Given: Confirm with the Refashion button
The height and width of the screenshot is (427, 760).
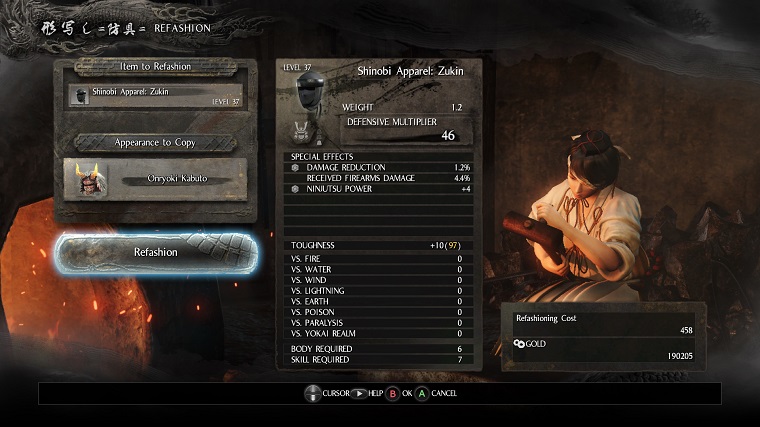Looking at the screenshot, I should coord(156,252).
